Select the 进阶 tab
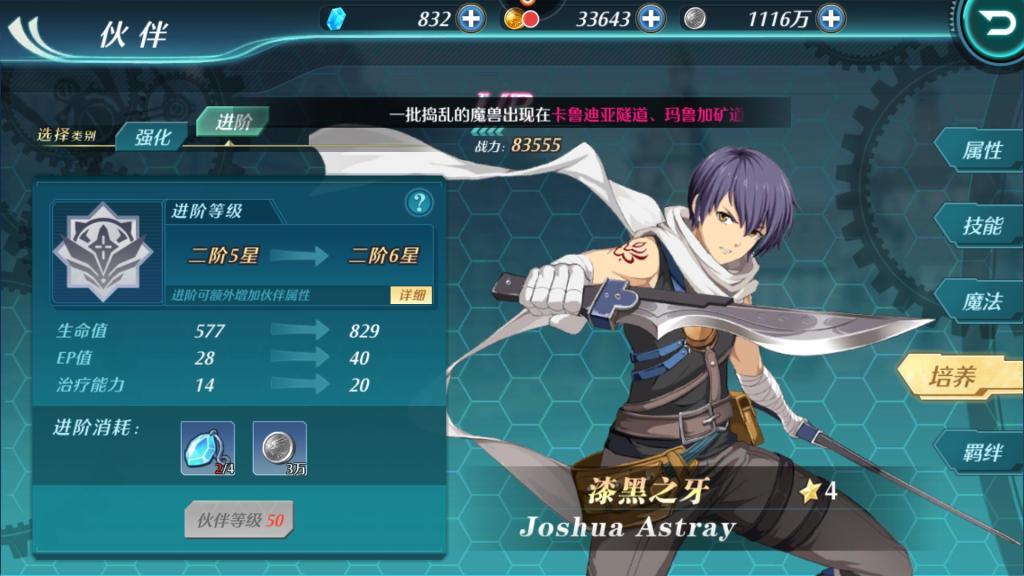 [x=233, y=122]
